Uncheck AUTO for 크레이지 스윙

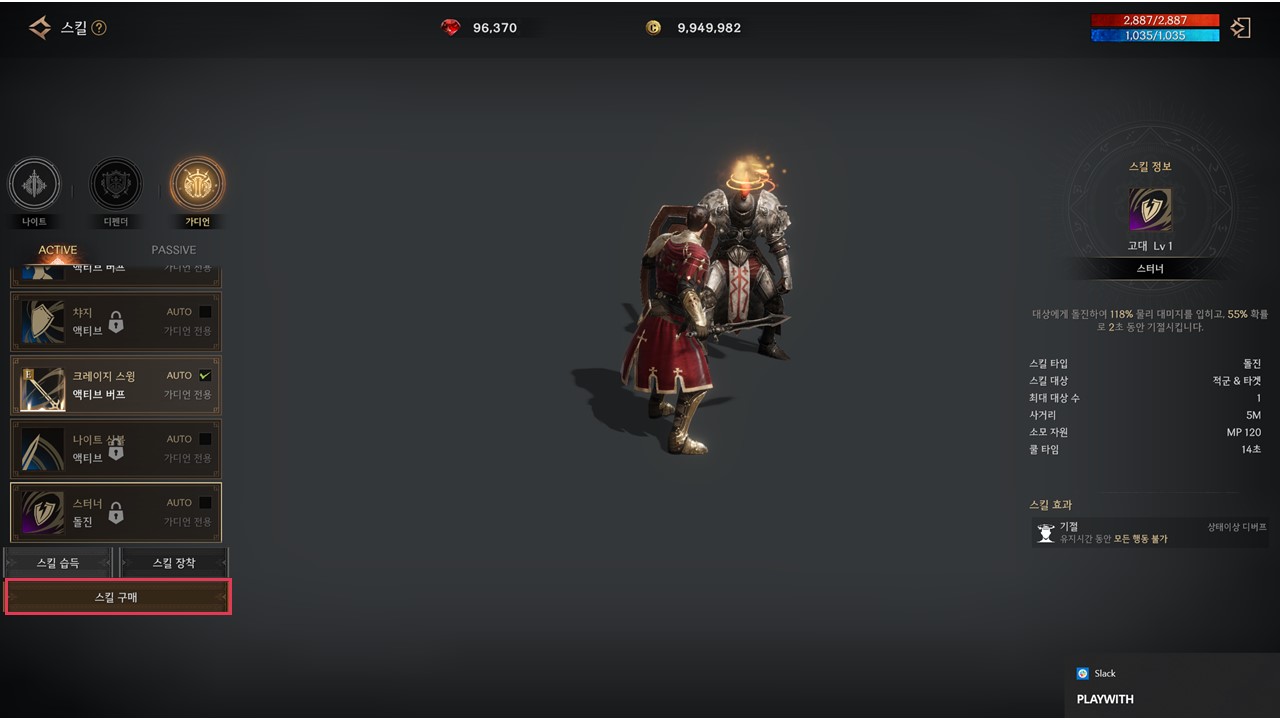tap(205, 375)
